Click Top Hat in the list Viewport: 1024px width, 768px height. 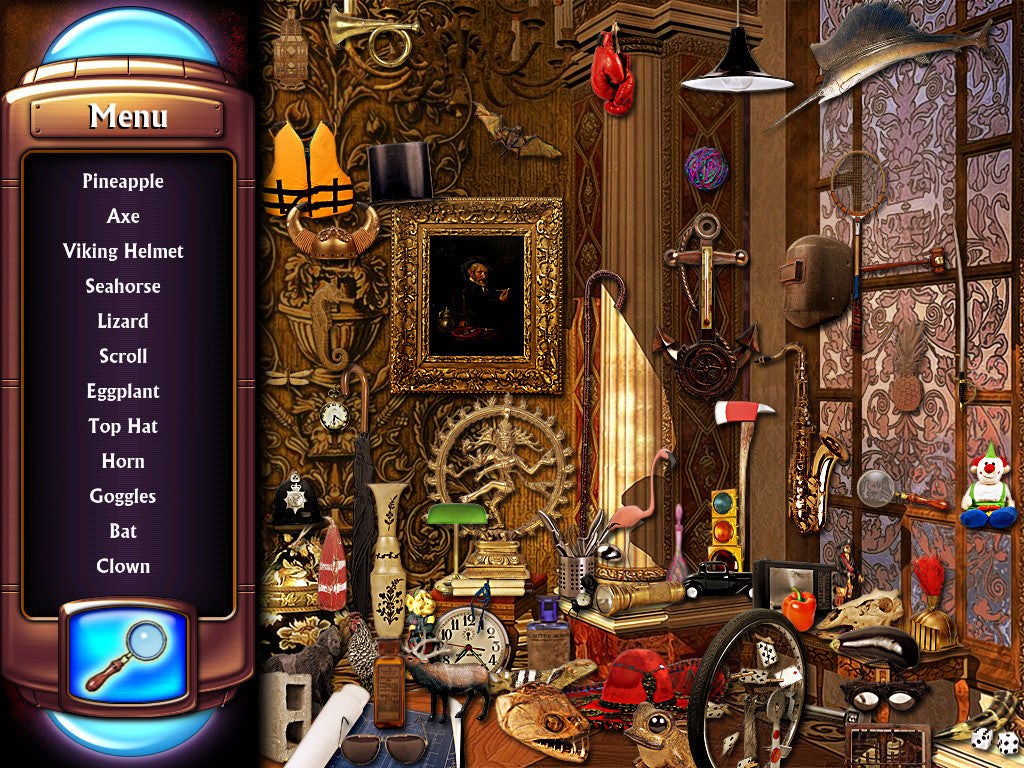[123, 426]
